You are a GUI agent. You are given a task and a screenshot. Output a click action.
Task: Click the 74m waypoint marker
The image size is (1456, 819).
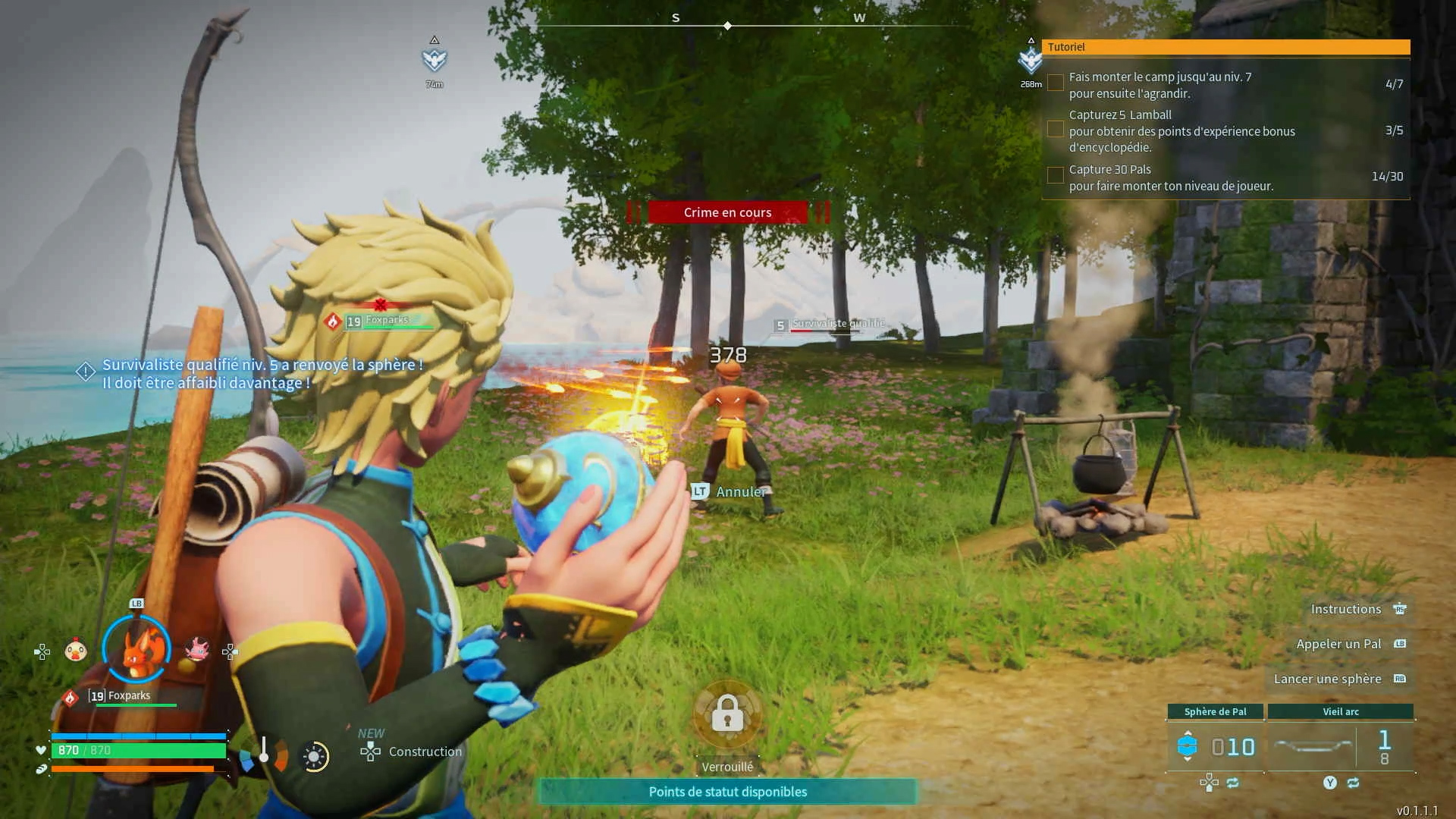click(435, 60)
